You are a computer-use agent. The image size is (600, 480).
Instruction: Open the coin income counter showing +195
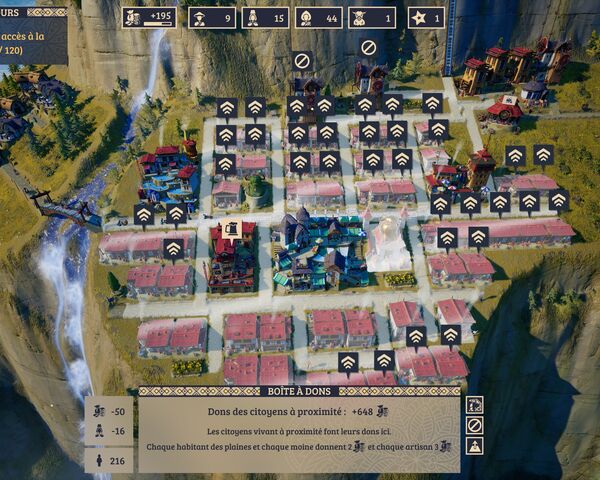coord(149,17)
